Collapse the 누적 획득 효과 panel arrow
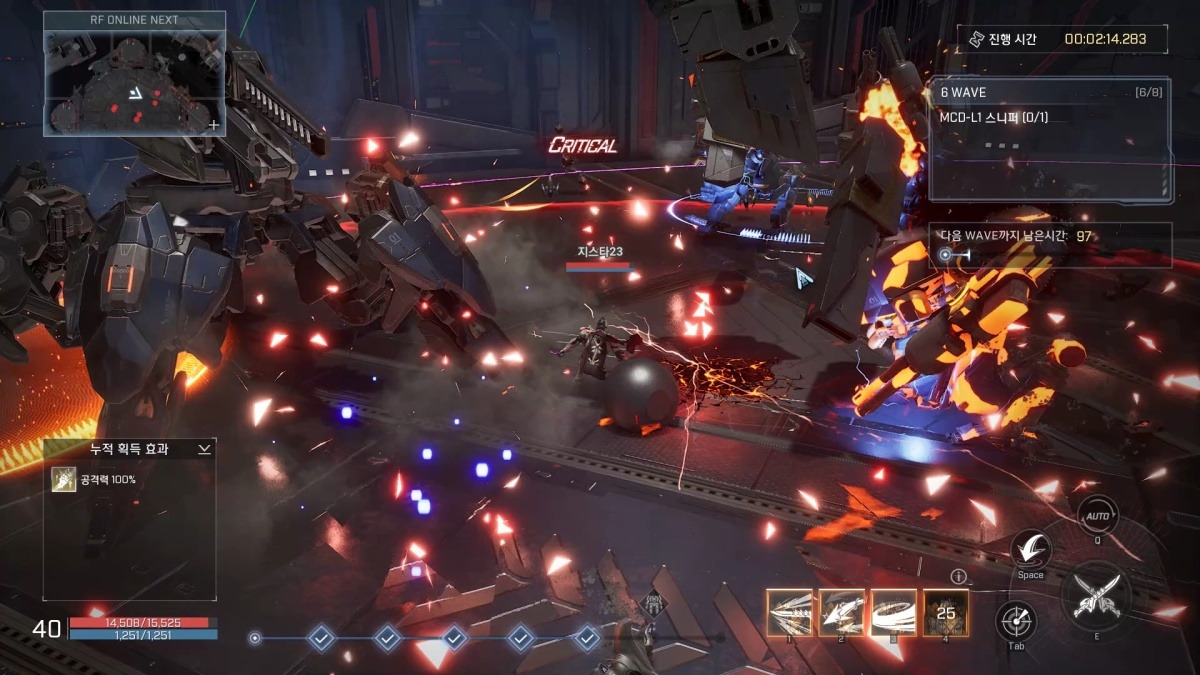The image size is (1200, 675). 204,450
